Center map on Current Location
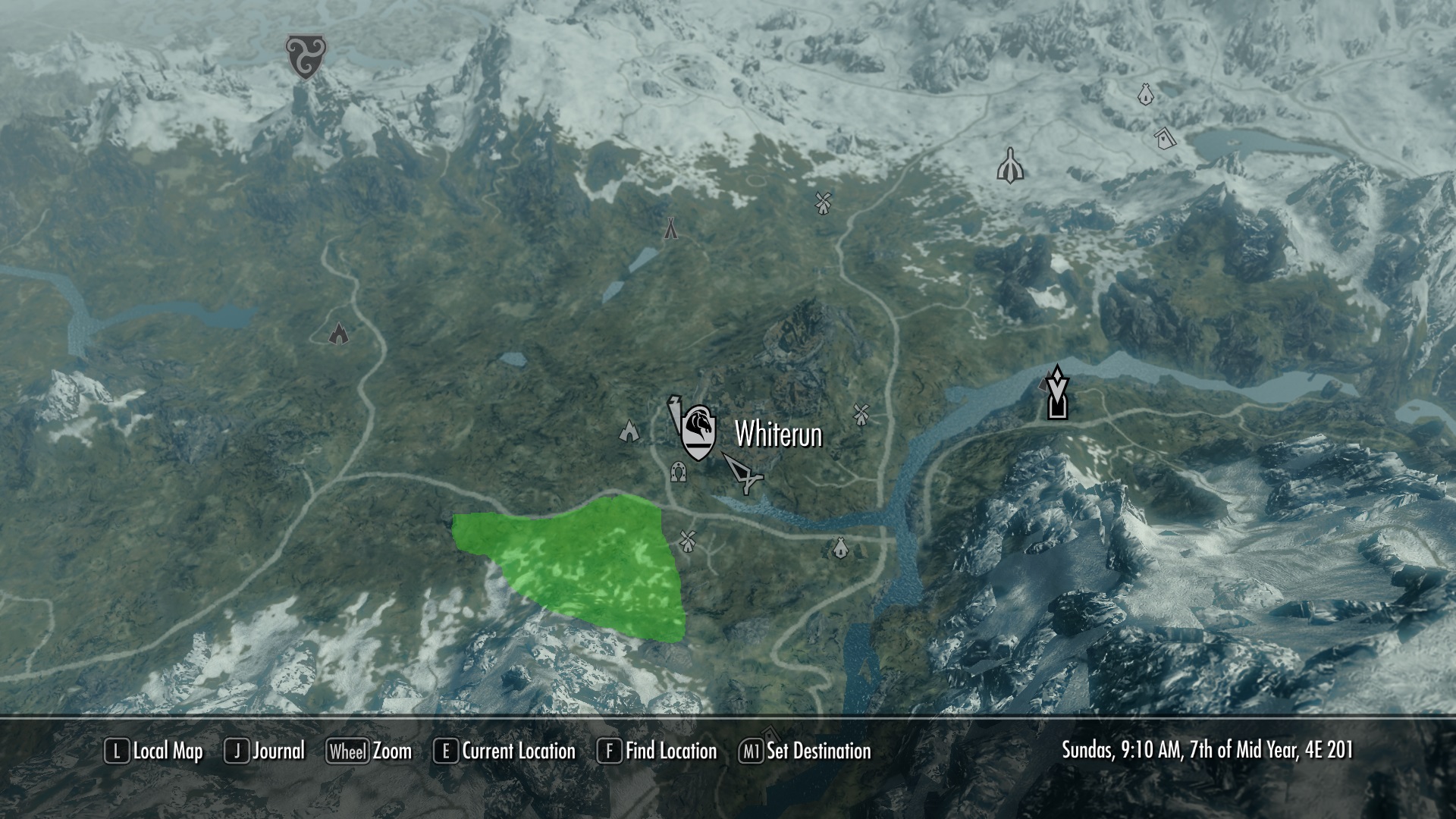 pyautogui.click(x=504, y=752)
